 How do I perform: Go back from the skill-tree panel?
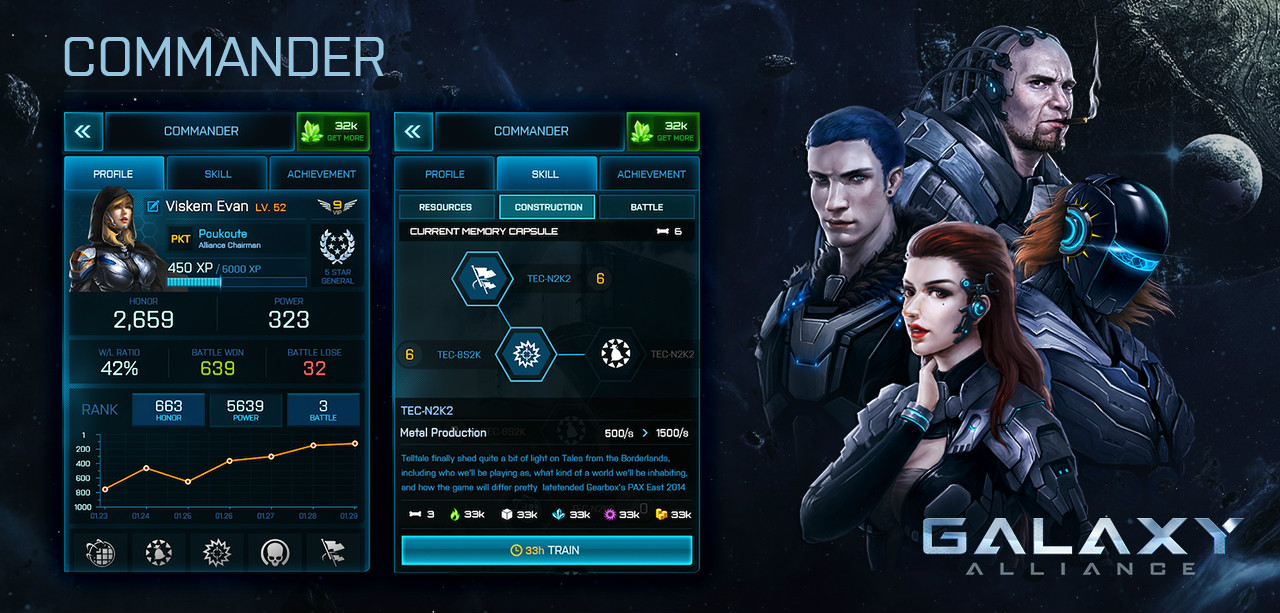[x=412, y=131]
